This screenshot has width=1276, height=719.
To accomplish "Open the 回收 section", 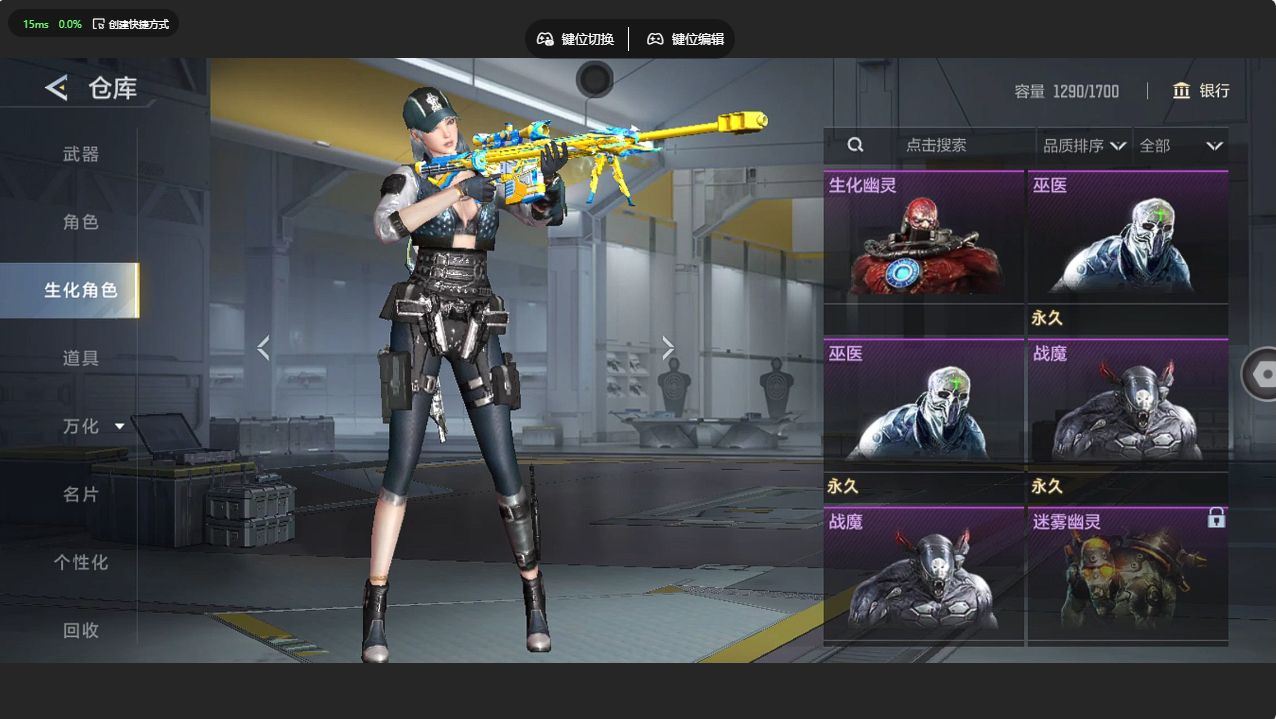I will [x=81, y=630].
